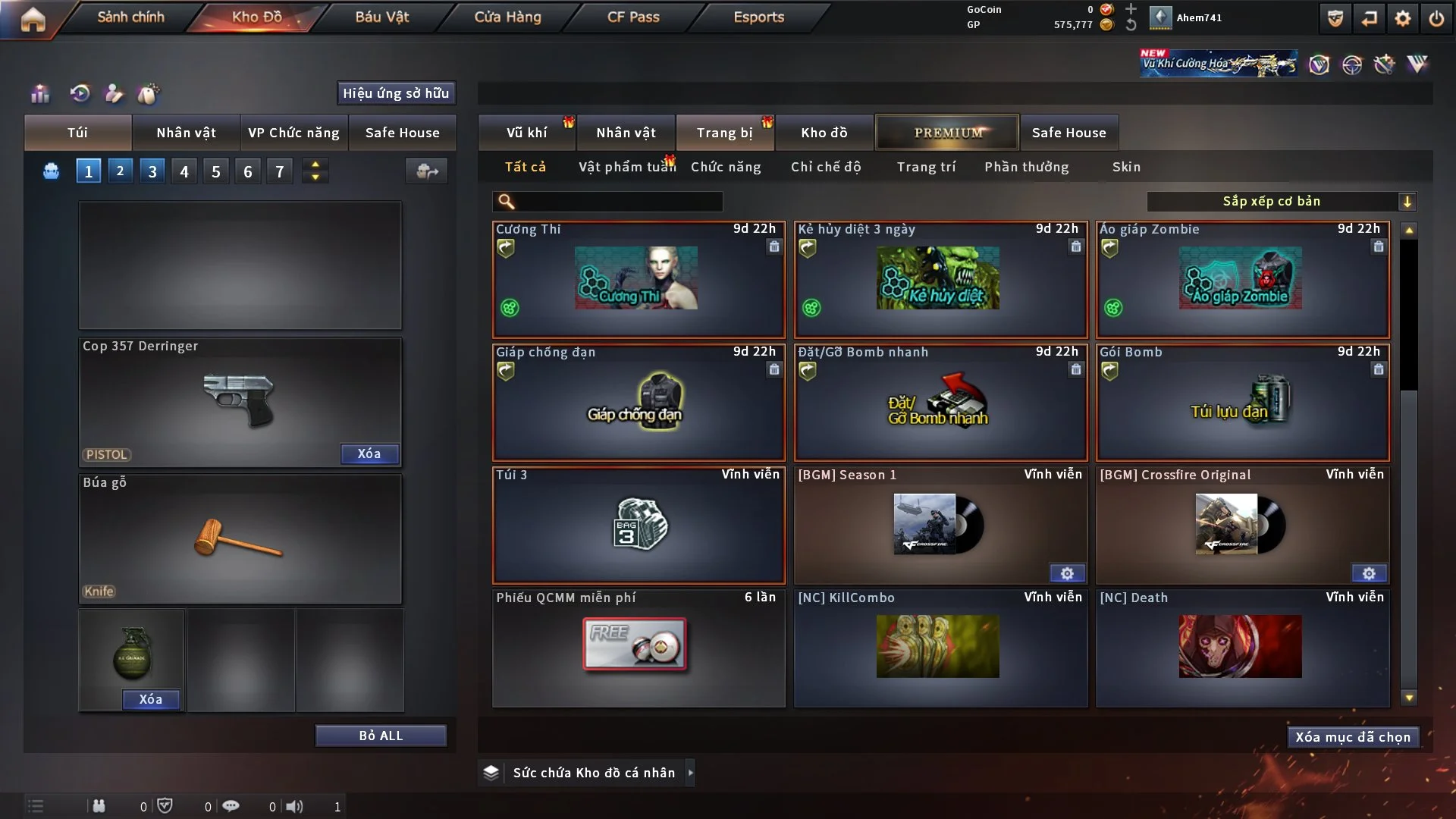Open the Sắp xếp cơ bản sort dropdown

coord(1281,201)
